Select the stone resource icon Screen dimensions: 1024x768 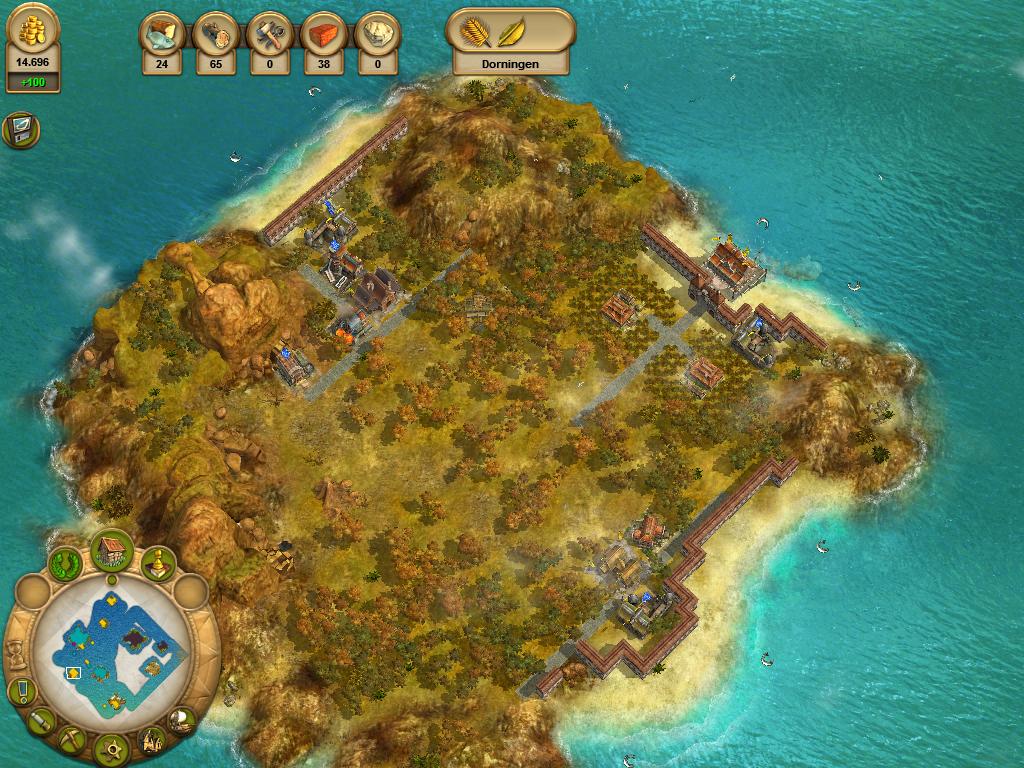pos(377,33)
